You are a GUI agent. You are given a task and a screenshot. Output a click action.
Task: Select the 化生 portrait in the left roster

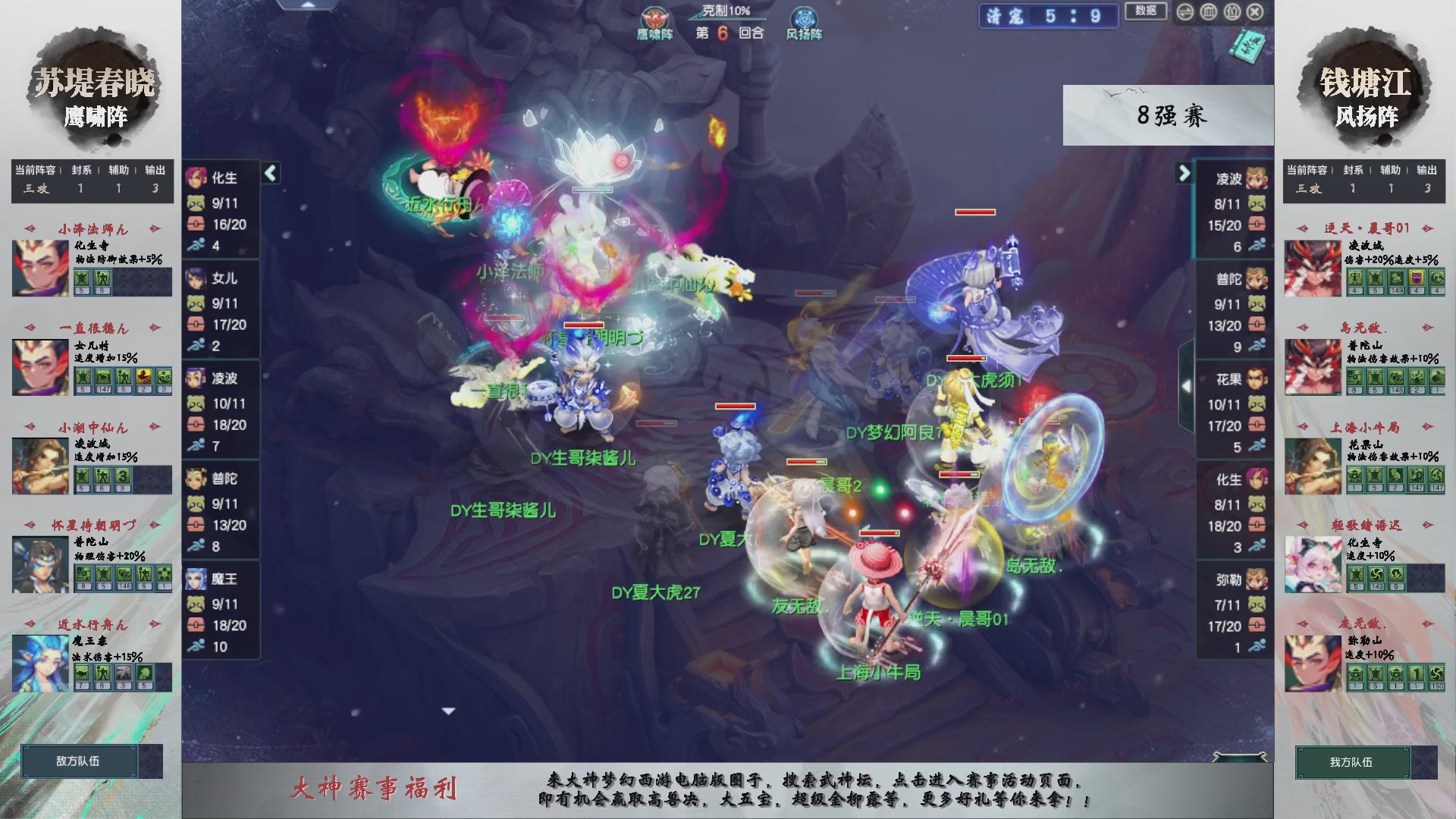198,177
